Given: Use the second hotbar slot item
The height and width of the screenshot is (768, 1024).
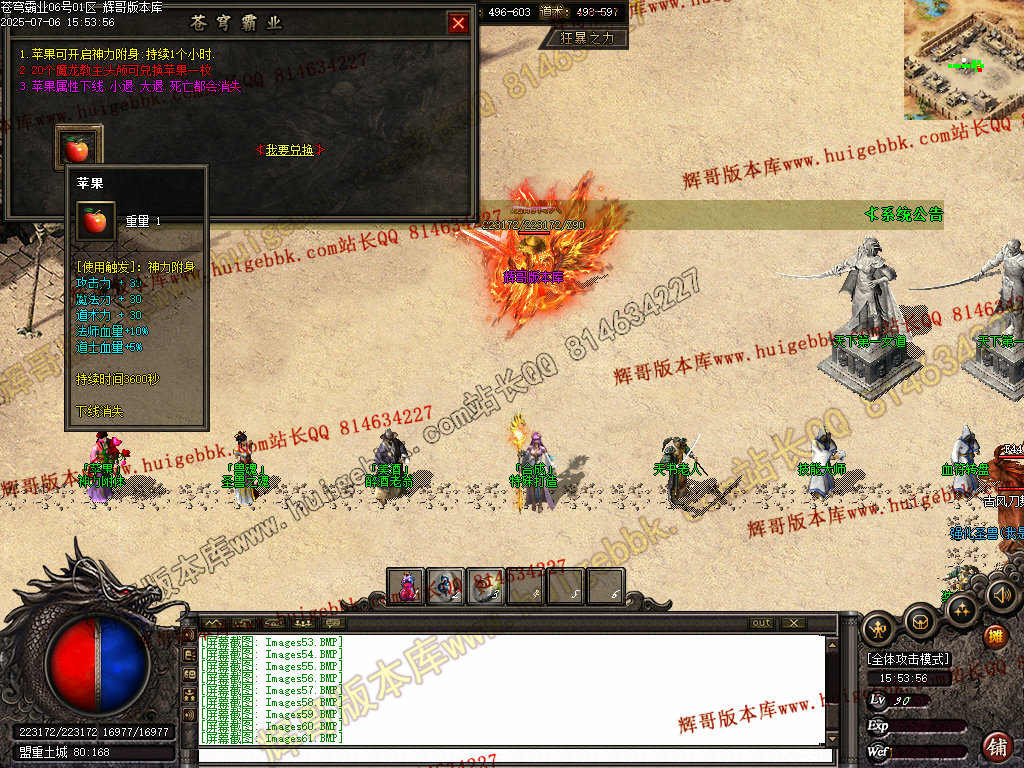Looking at the screenshot, I should tap(446, 586).
